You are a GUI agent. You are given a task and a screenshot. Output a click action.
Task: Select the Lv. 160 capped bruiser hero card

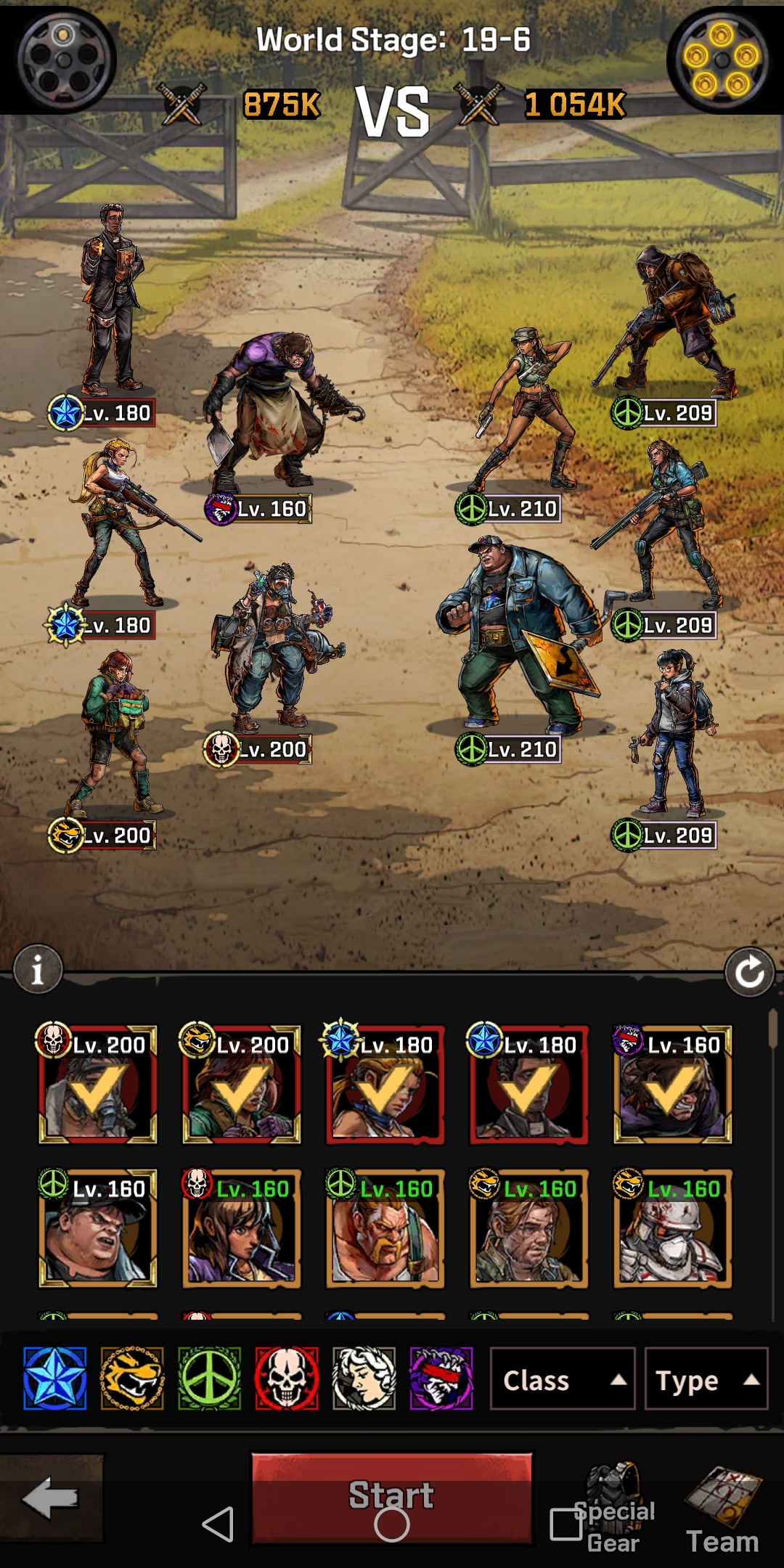97,1228
